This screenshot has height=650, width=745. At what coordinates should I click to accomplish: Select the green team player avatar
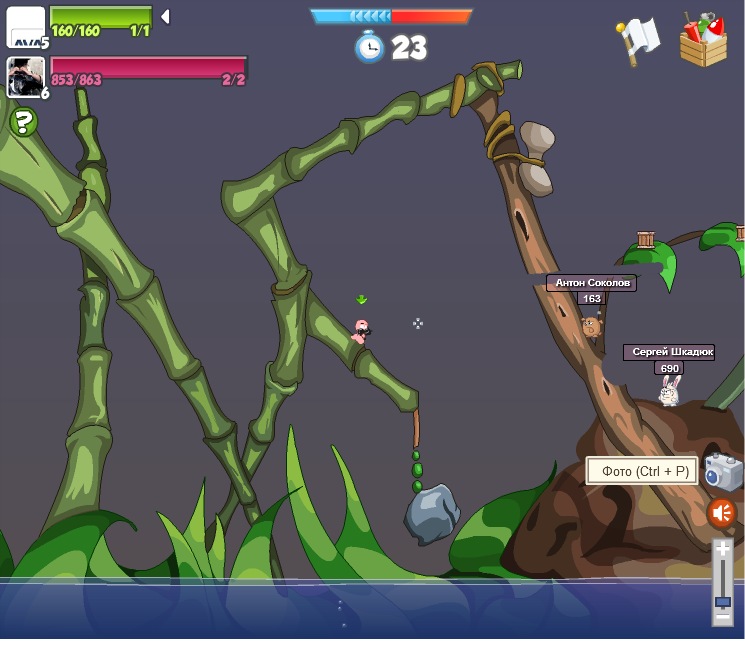click(25, 26)
